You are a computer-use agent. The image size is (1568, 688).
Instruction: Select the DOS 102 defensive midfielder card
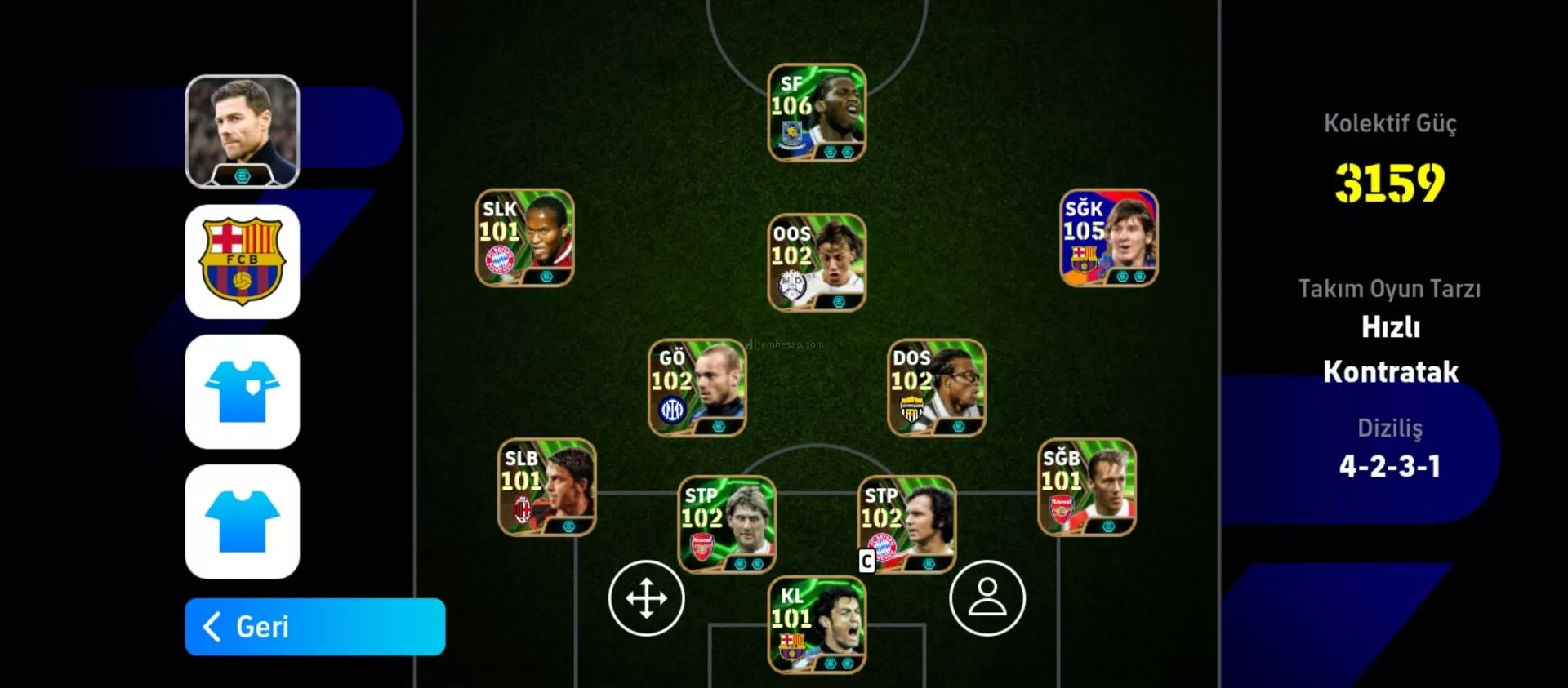pos(937,388)
